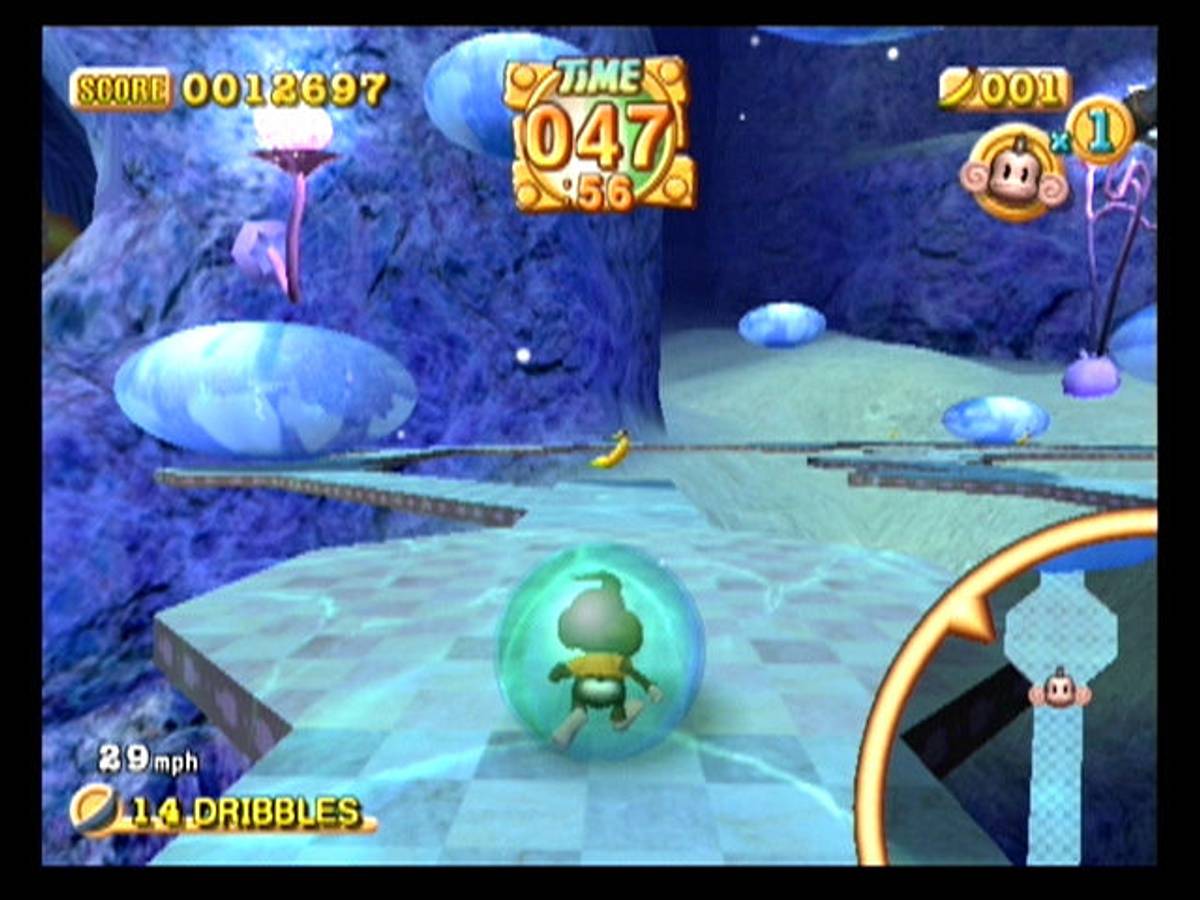Click the dribbles ball icon
The width and height of the screenshot is (1200, 900).
[94, 808]
